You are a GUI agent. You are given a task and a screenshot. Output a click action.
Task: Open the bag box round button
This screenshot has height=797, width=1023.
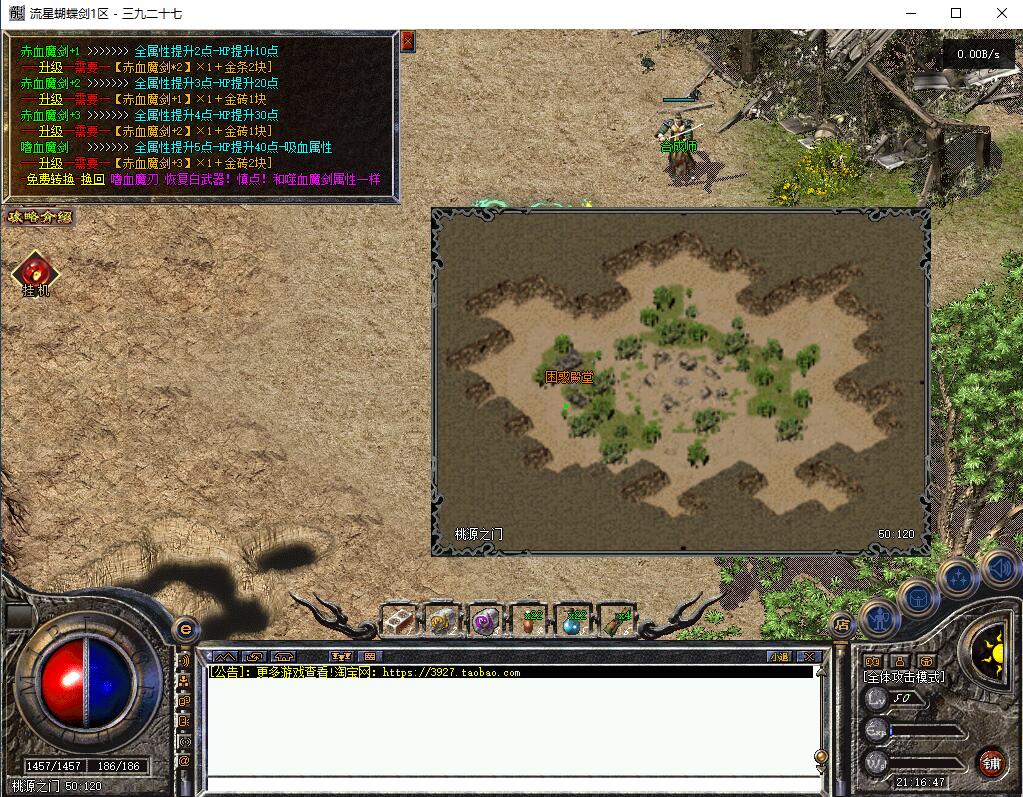pos(918,598)
